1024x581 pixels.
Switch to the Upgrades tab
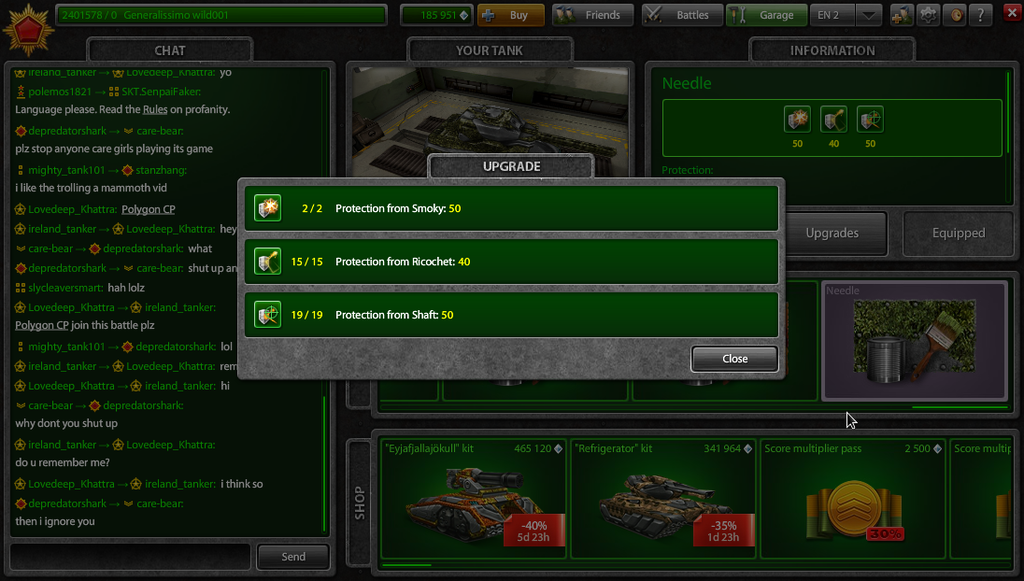pyautogui.click(x=832, y=233)
